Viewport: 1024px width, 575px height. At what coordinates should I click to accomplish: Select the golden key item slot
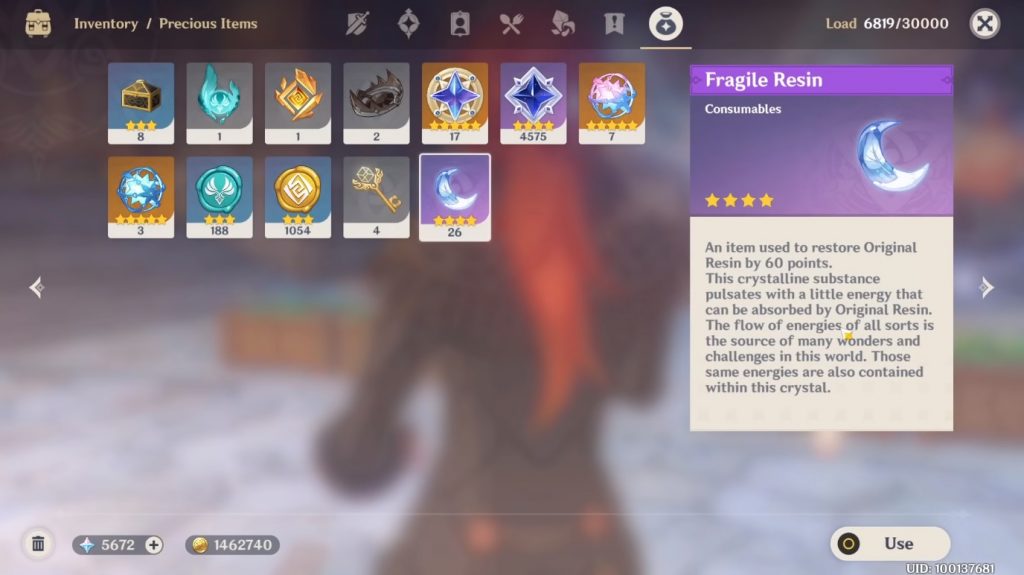point(376,196)
